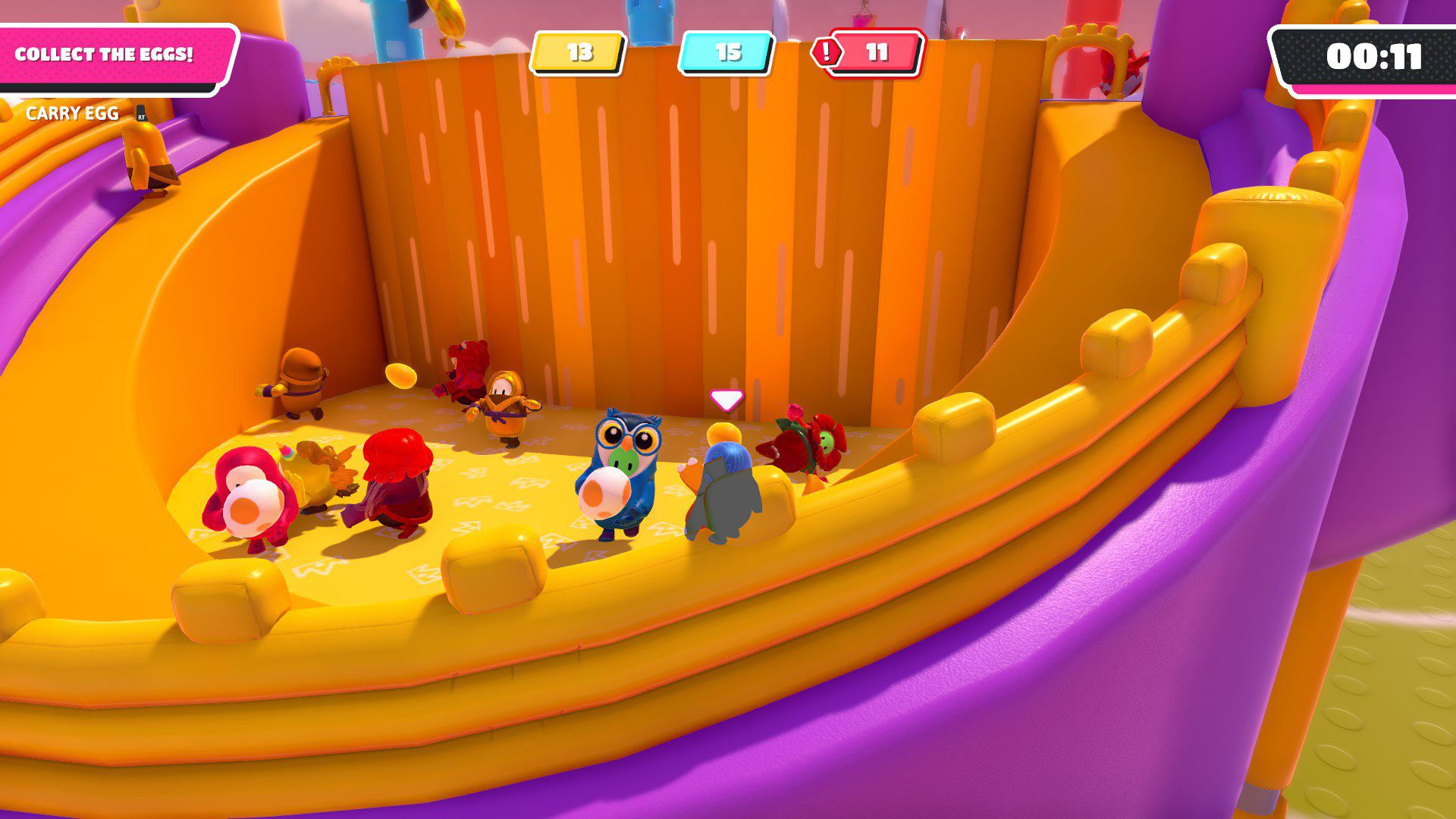Viewport: 1456px width, 819px height.
Task: Click the COLLECT THE EGGS! objective banner
Action: pyautogui.click(x=106, y=54)
